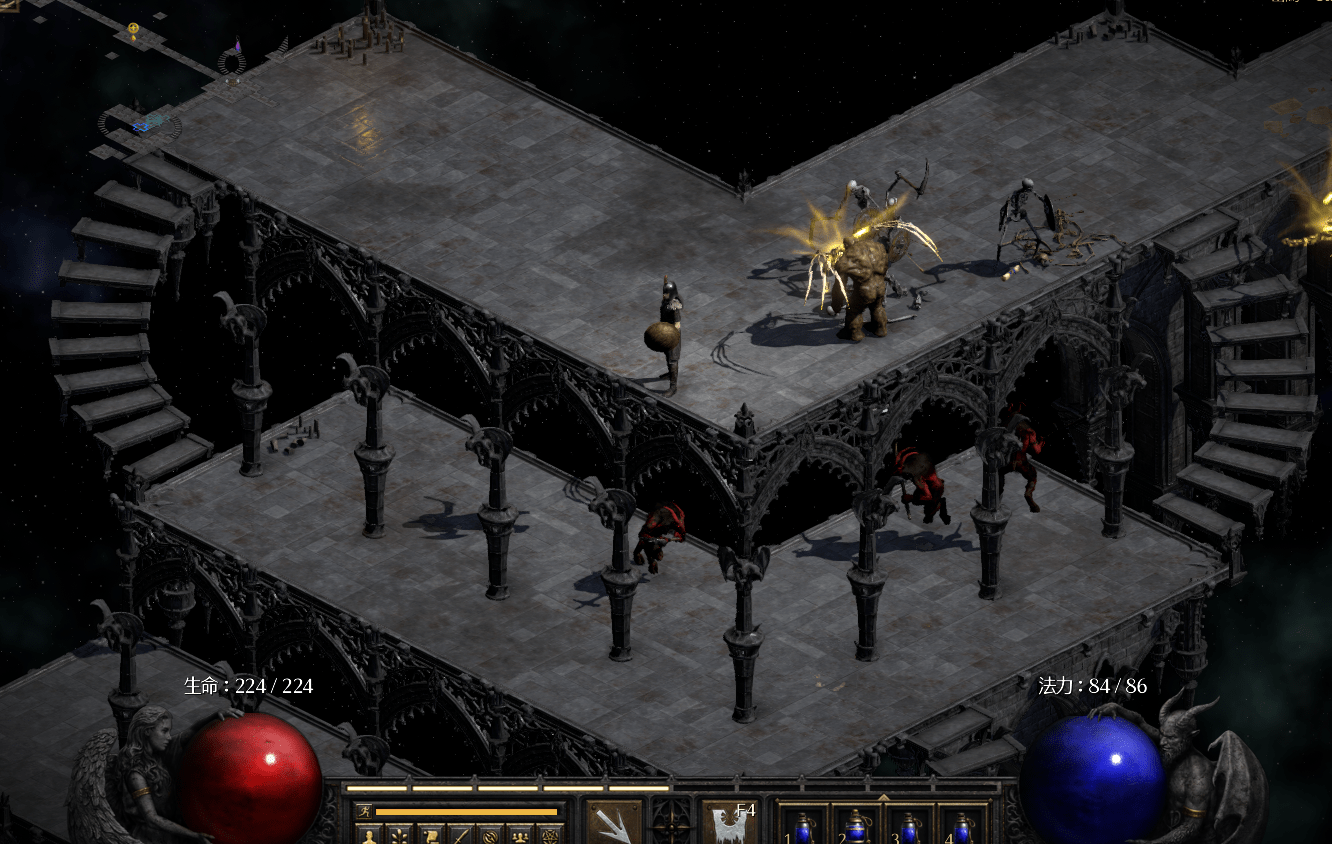1332x844 pixels.
Task: Select the left-click arrow attack skill
Action: coord(614,823)
